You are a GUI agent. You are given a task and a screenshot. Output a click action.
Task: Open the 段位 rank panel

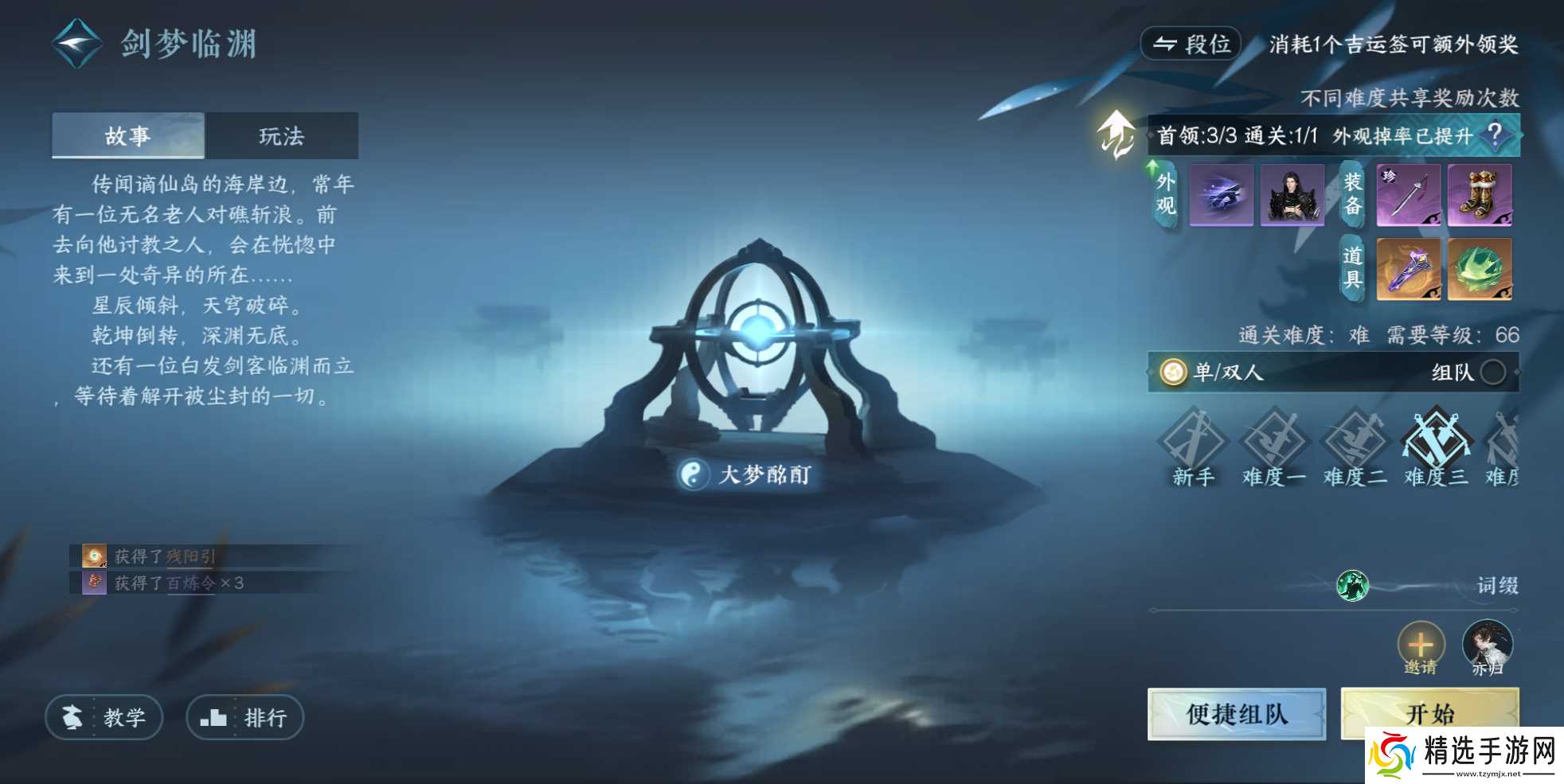1191,44
